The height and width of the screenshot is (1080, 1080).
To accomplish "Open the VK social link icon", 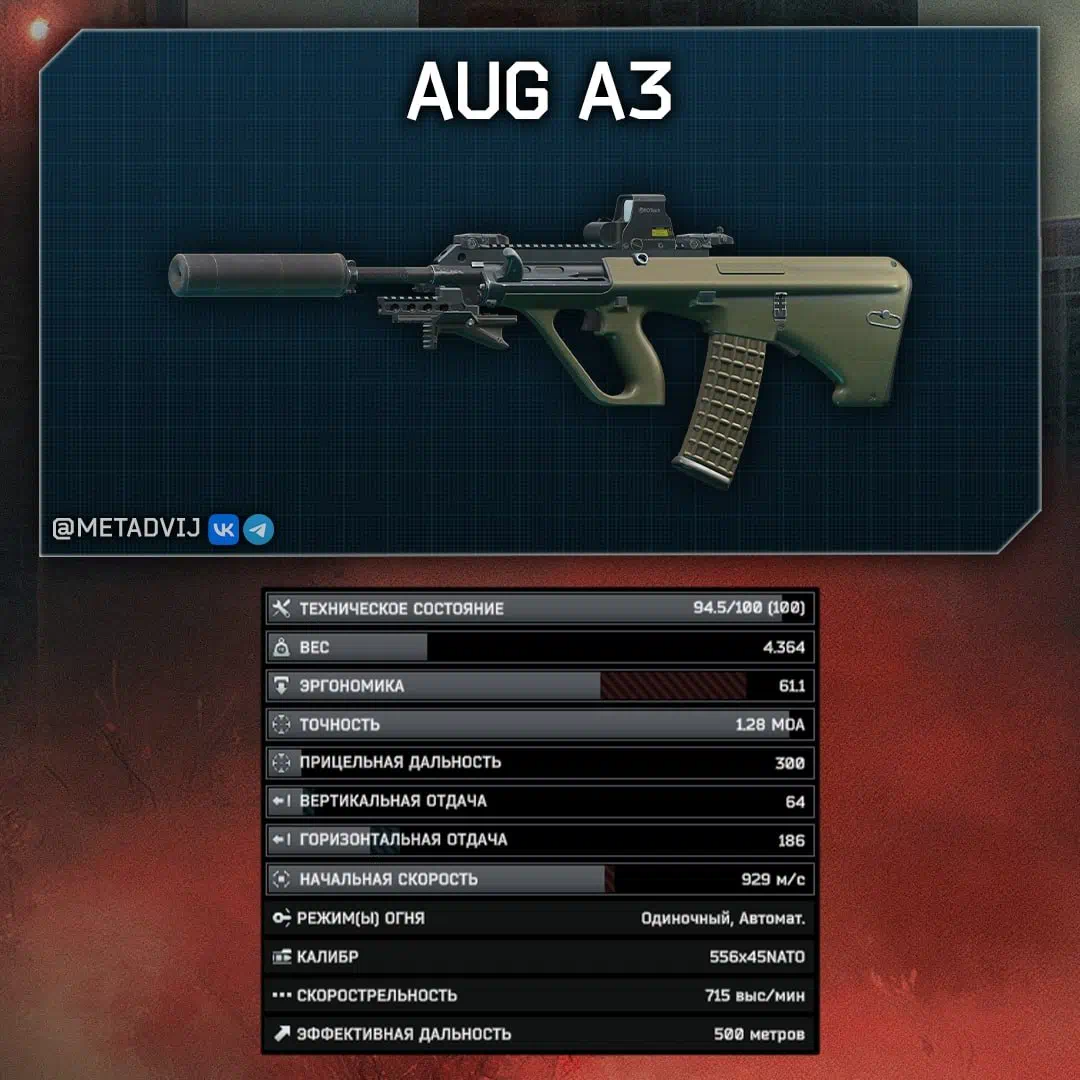I will [x=223, y=529].
